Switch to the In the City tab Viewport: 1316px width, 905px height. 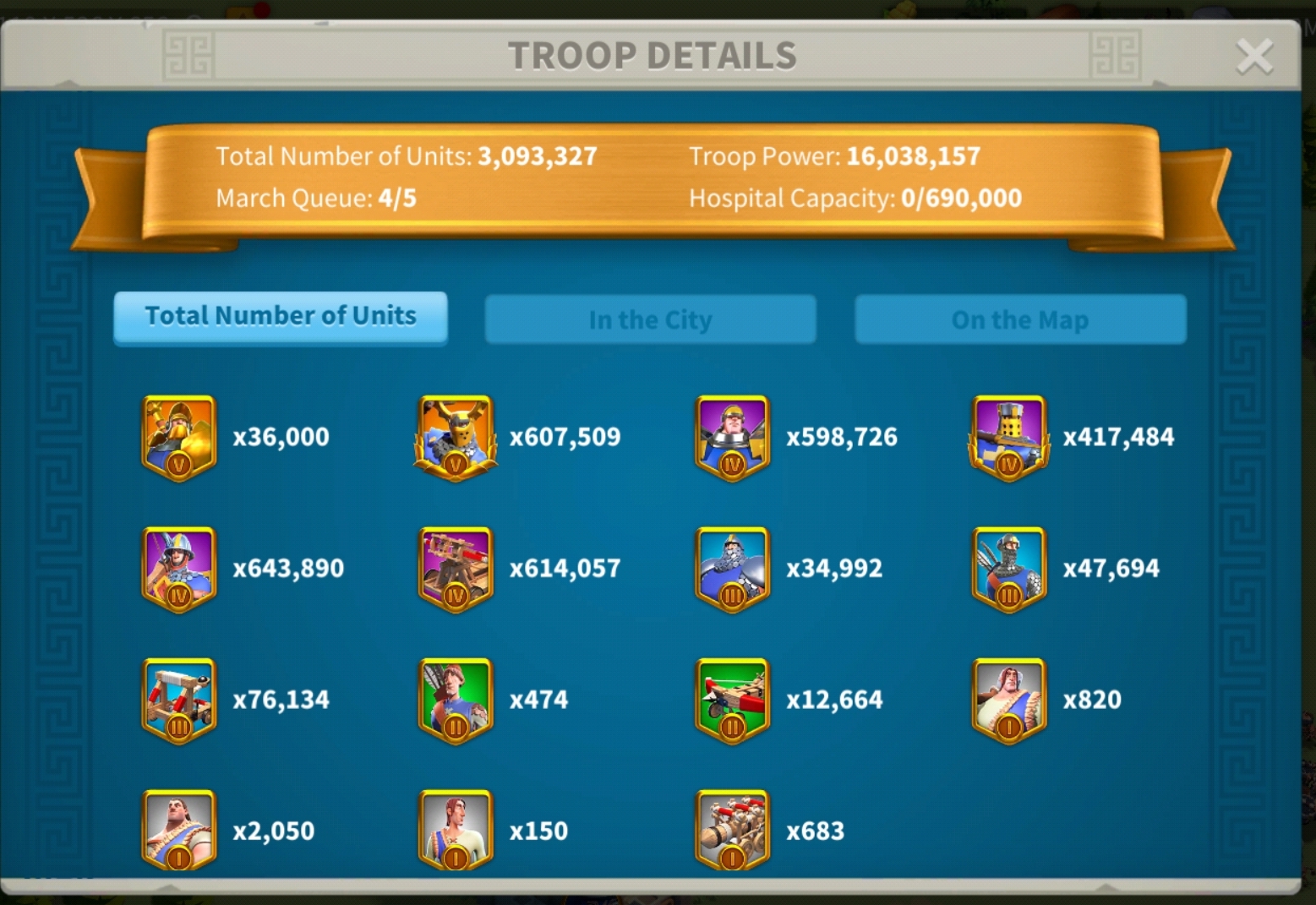point(651,319)
